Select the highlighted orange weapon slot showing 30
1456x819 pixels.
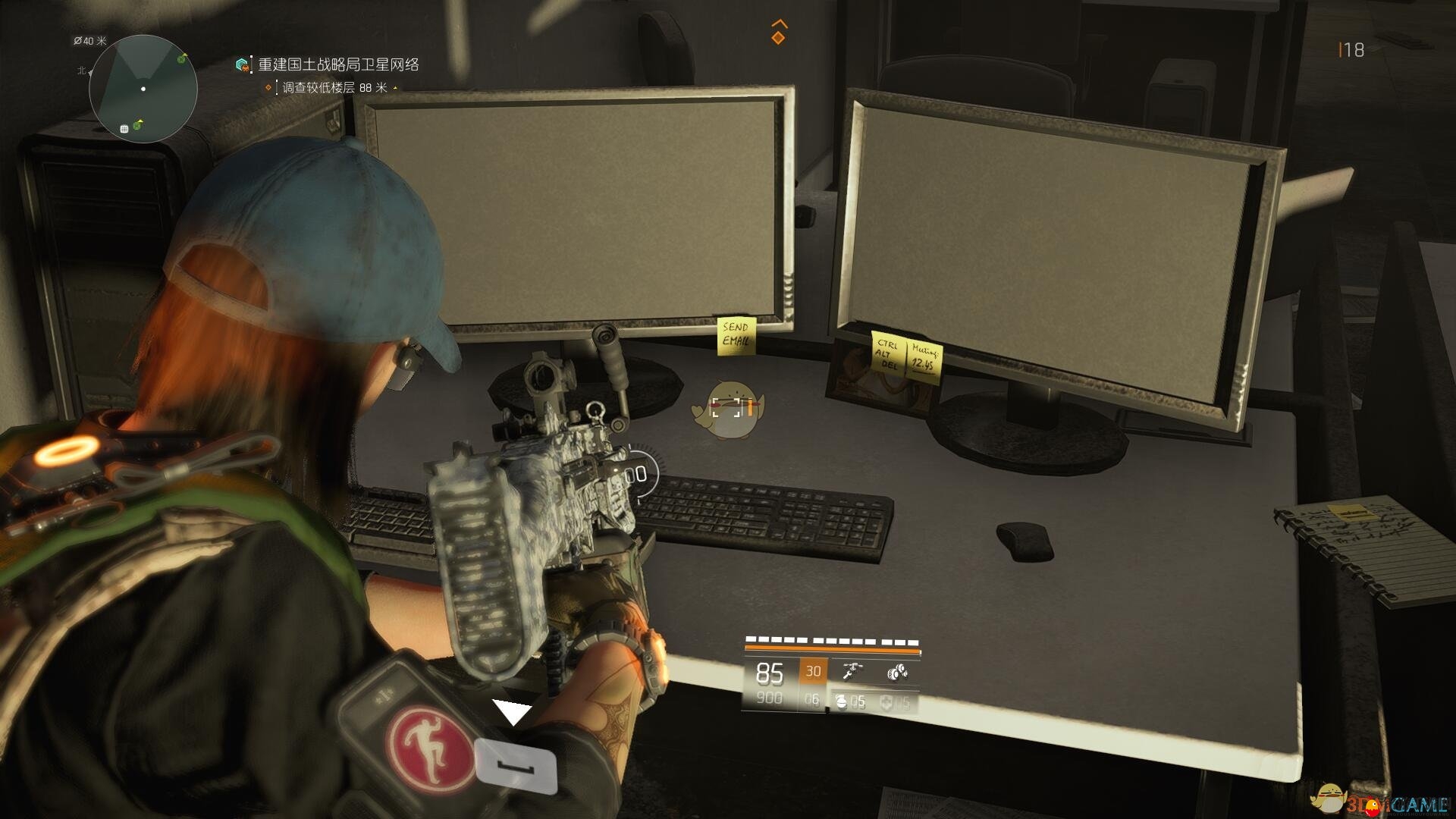click(813, 671)
